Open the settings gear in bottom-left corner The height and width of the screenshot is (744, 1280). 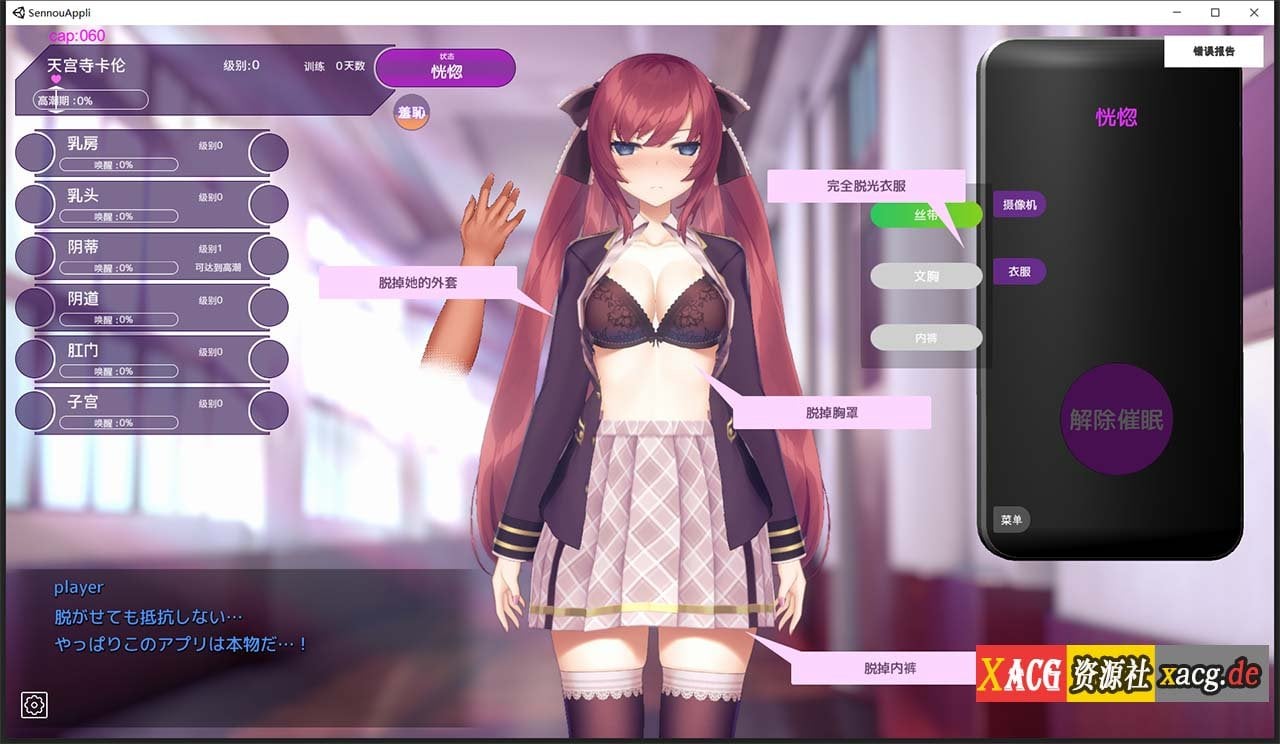pyautogui.click(x=33, y=706)
